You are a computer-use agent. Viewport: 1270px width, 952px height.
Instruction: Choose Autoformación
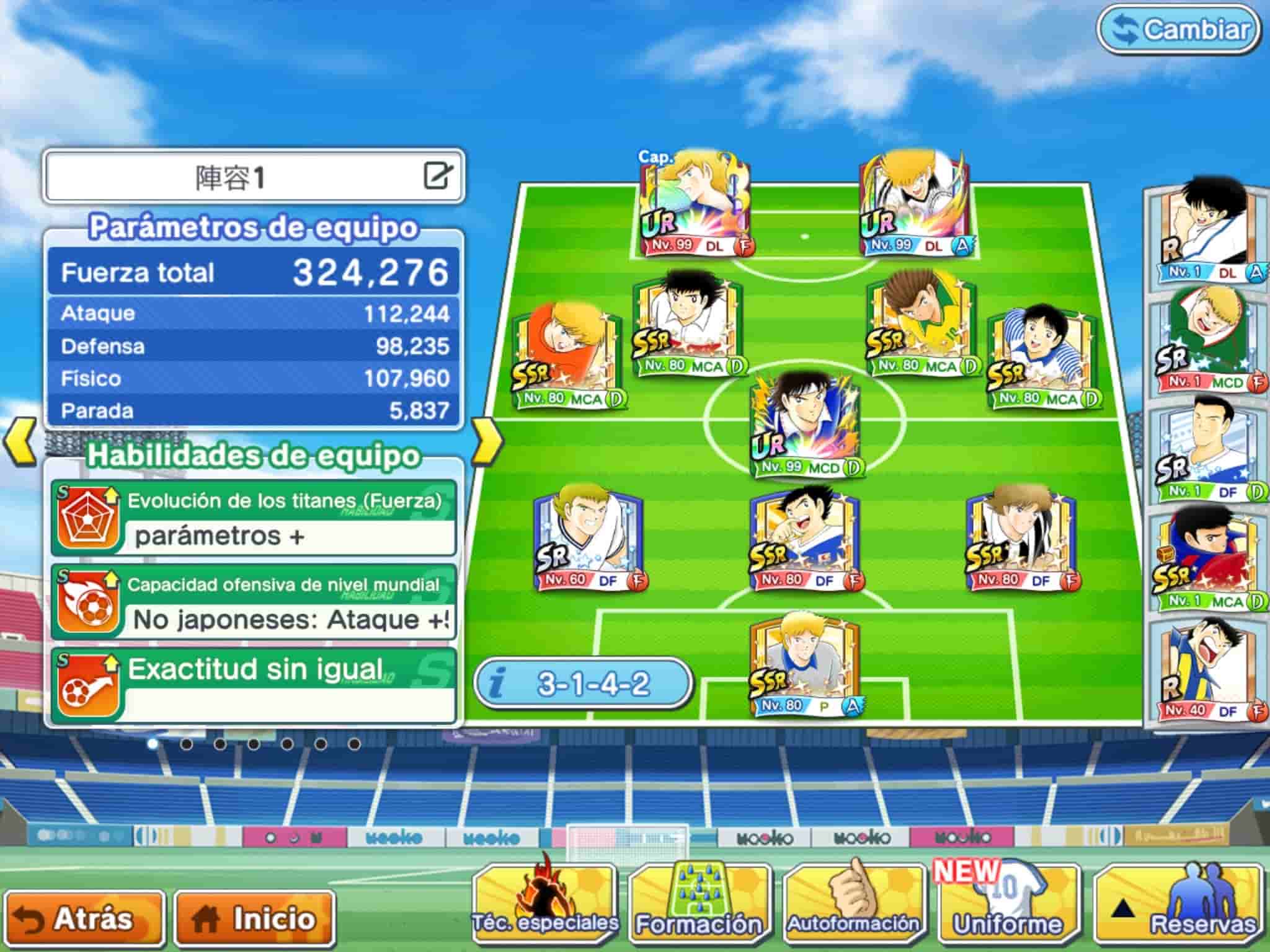coord(853,906)
